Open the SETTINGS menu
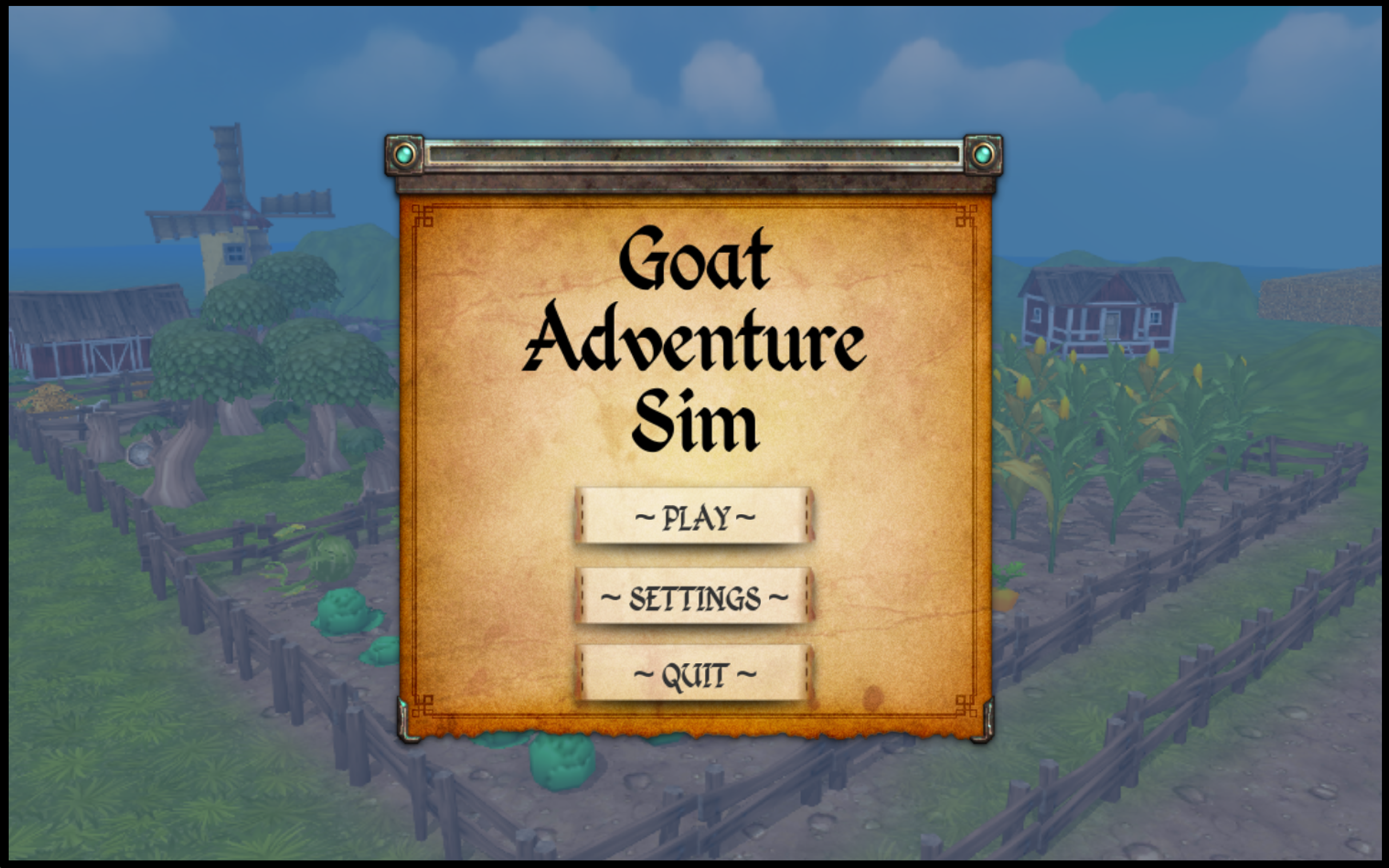This screenshot has width=1389, height=868. tap(694, 598)
